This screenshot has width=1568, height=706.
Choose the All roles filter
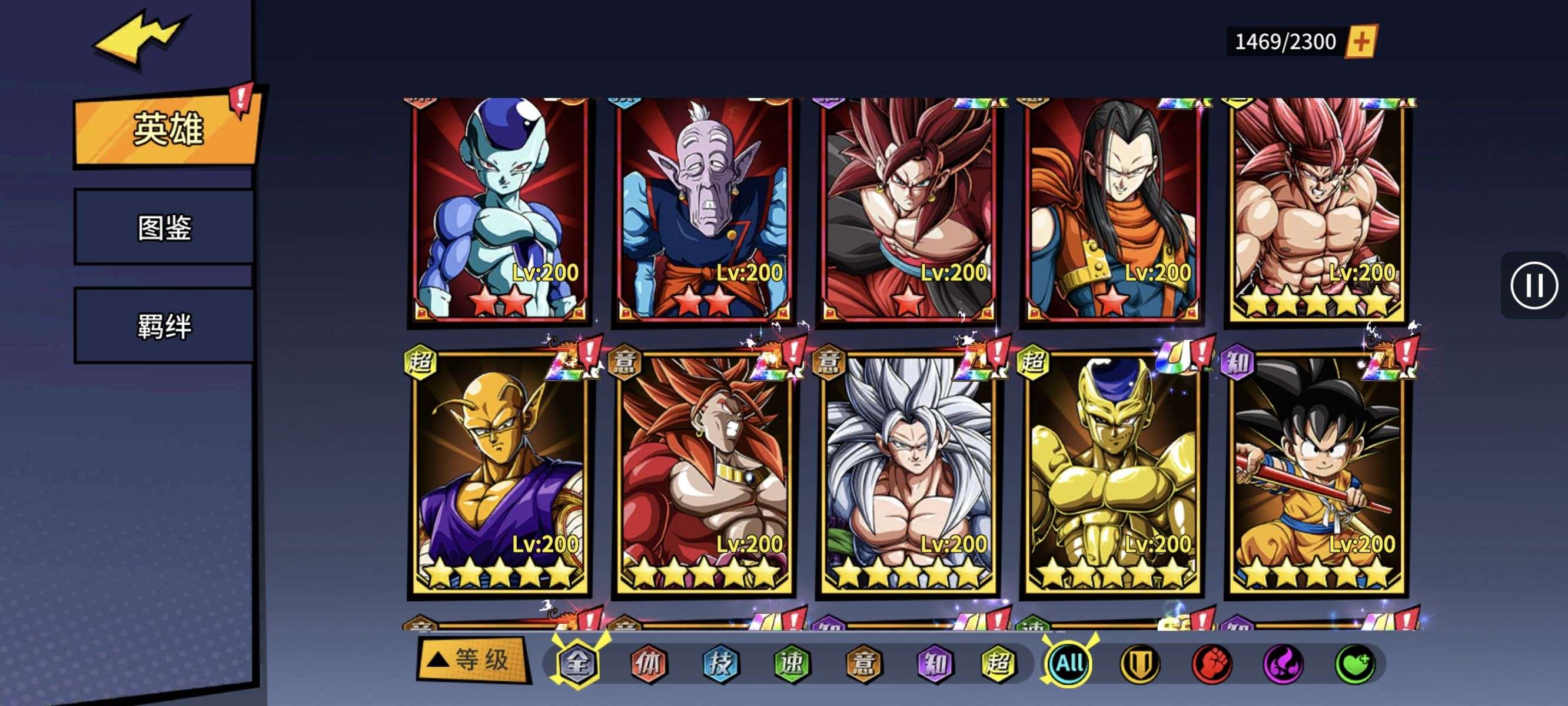pyautogui.click(x=1069, y=664)
